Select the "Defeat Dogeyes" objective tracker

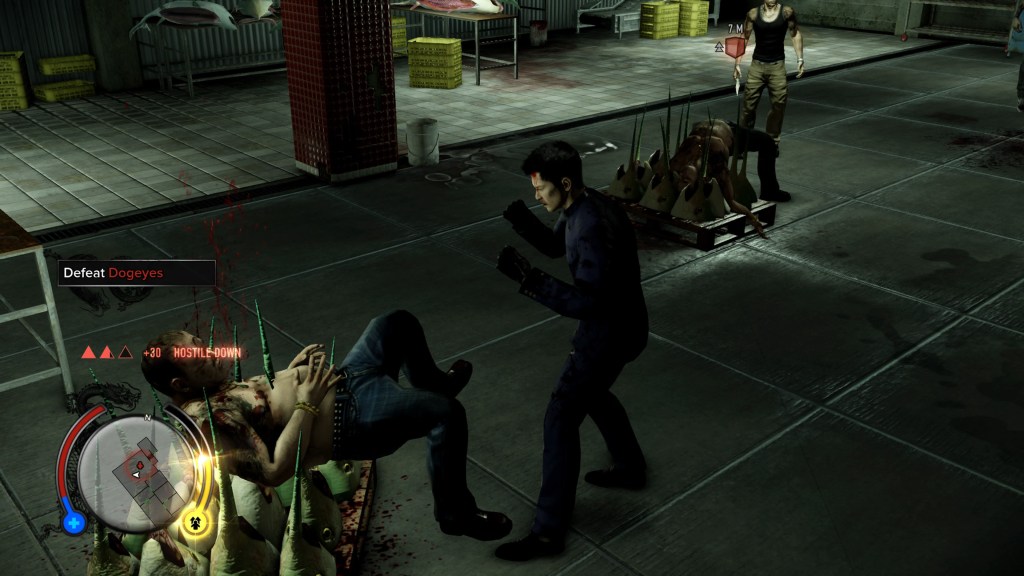click(136, 272)
